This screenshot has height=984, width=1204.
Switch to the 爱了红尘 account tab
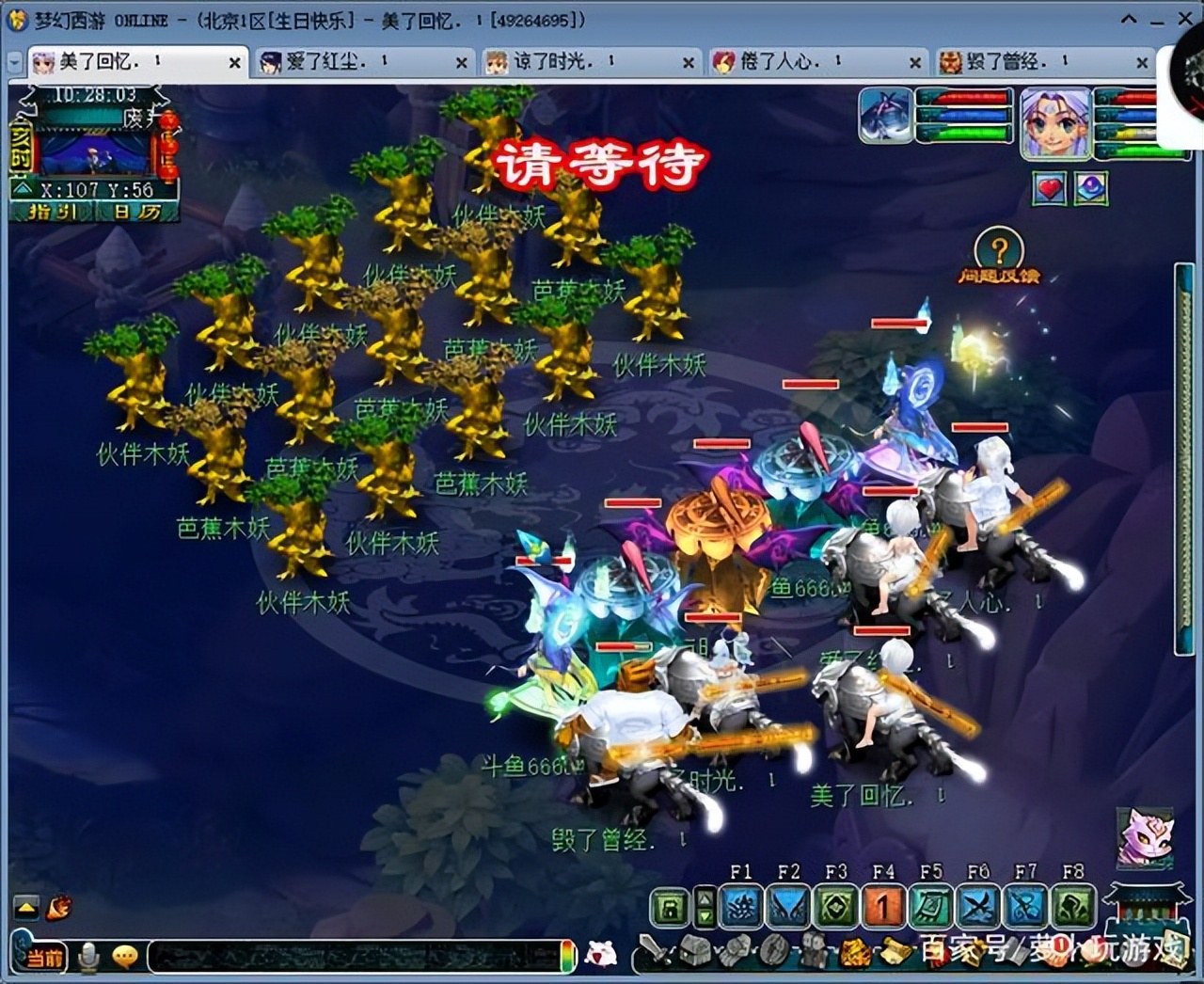tap(324, 62)
